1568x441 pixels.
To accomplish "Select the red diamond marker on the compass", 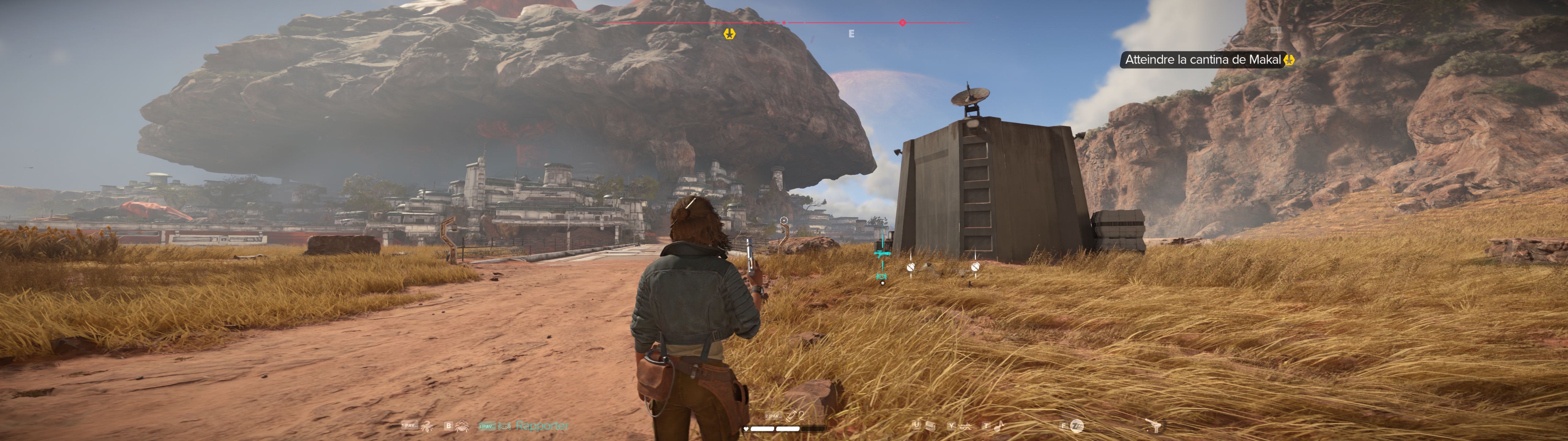I will tap(902, 23).
